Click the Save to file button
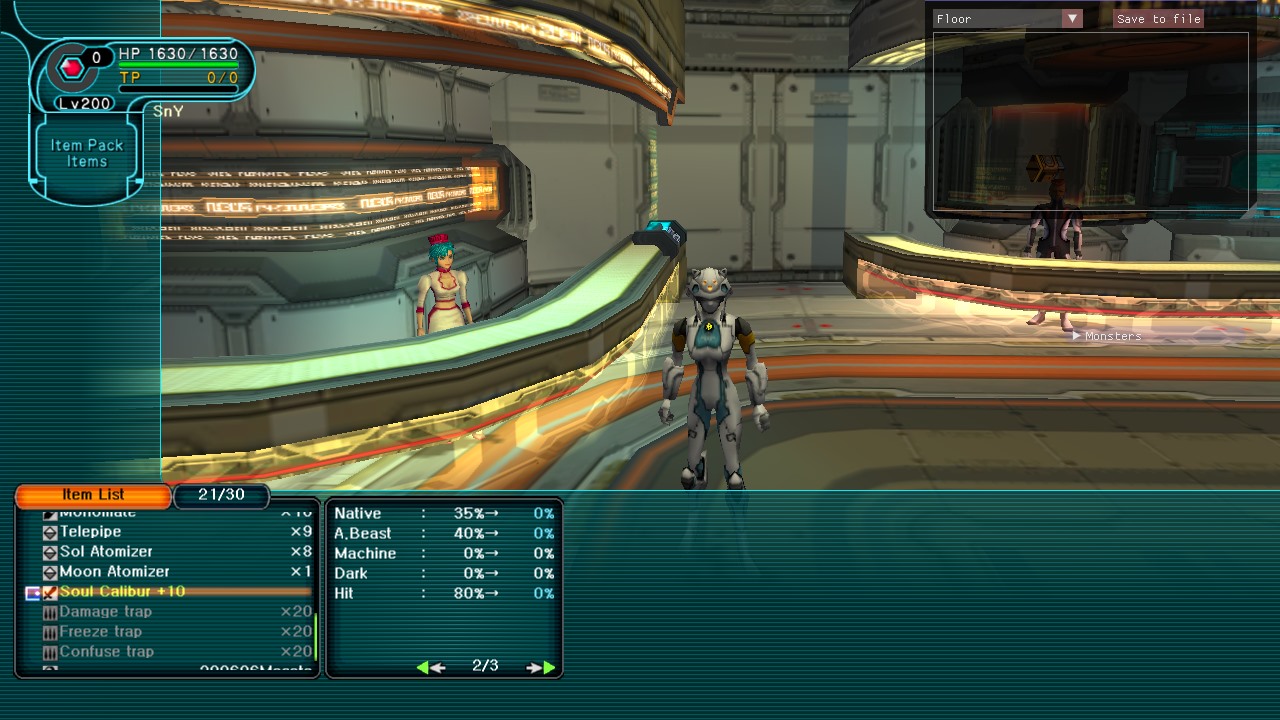This screenshot has height=720, width=1280. pos(1158,19)
